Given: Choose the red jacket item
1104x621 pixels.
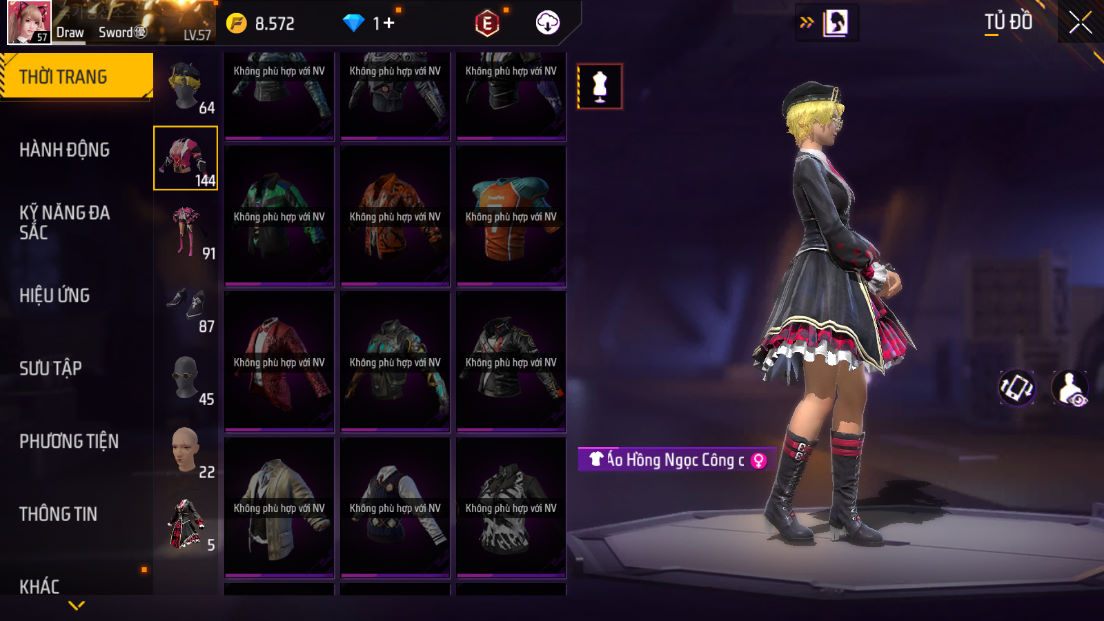Looking at the screenshot, I should coord(279,361).
